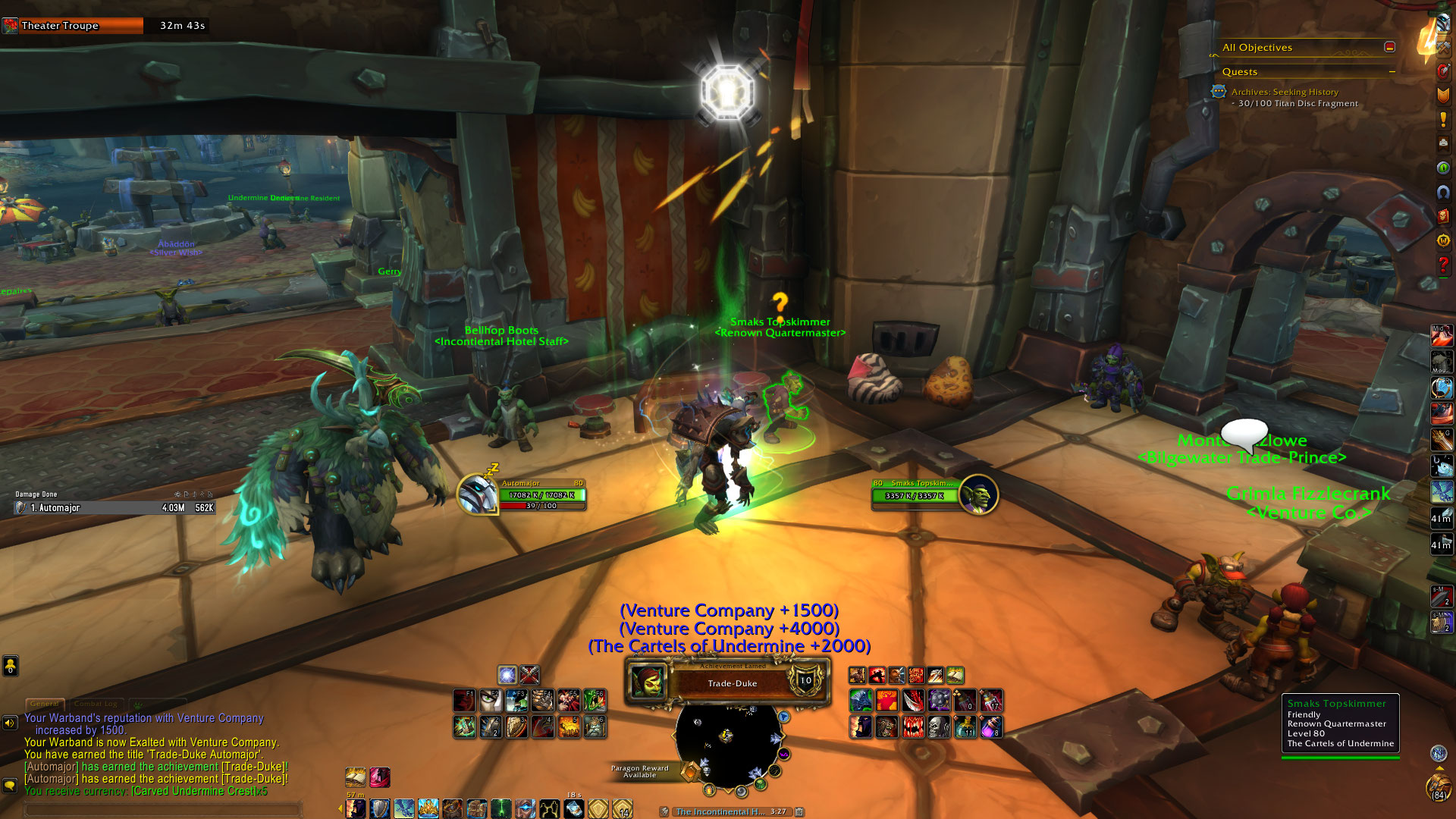
Task: Collapse the All Objectives tracker
Action: tap(1389, 47)
